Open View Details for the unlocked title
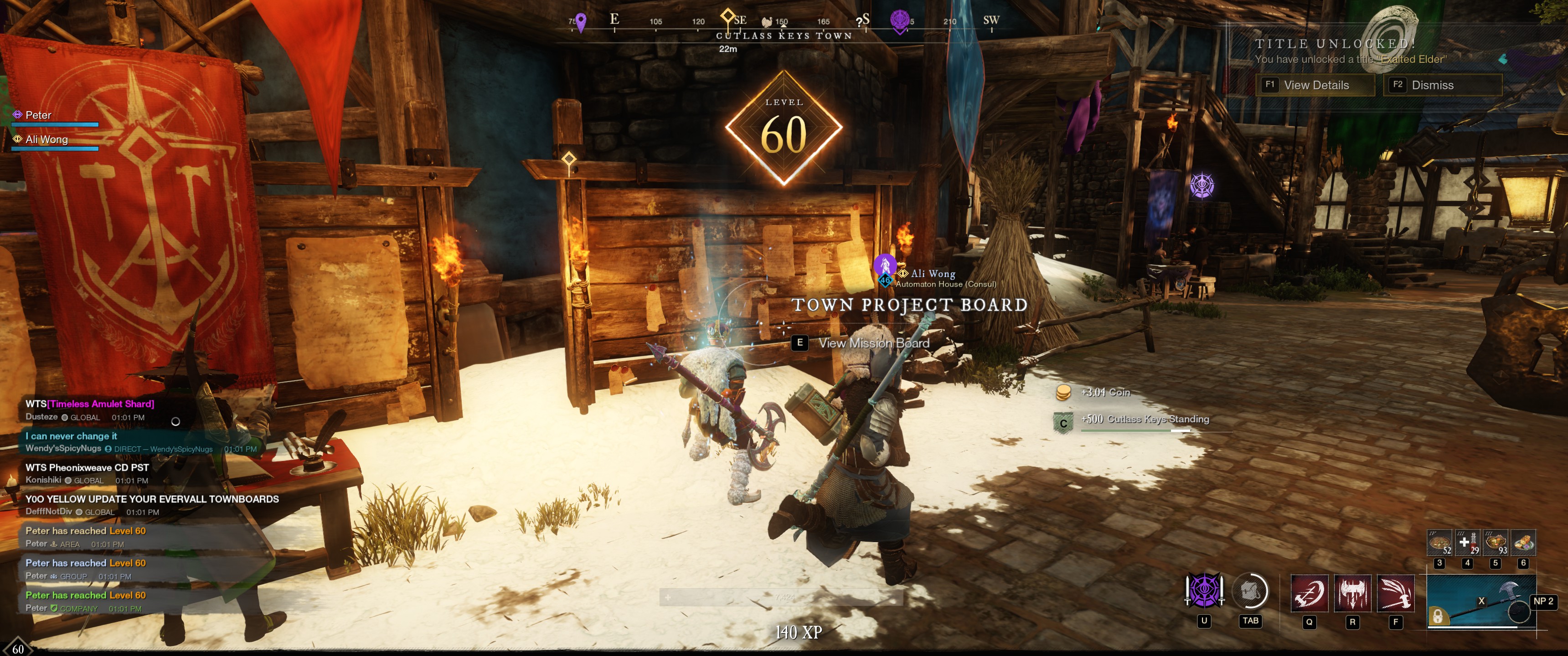1568x656 pixels. pos(1315,85)
